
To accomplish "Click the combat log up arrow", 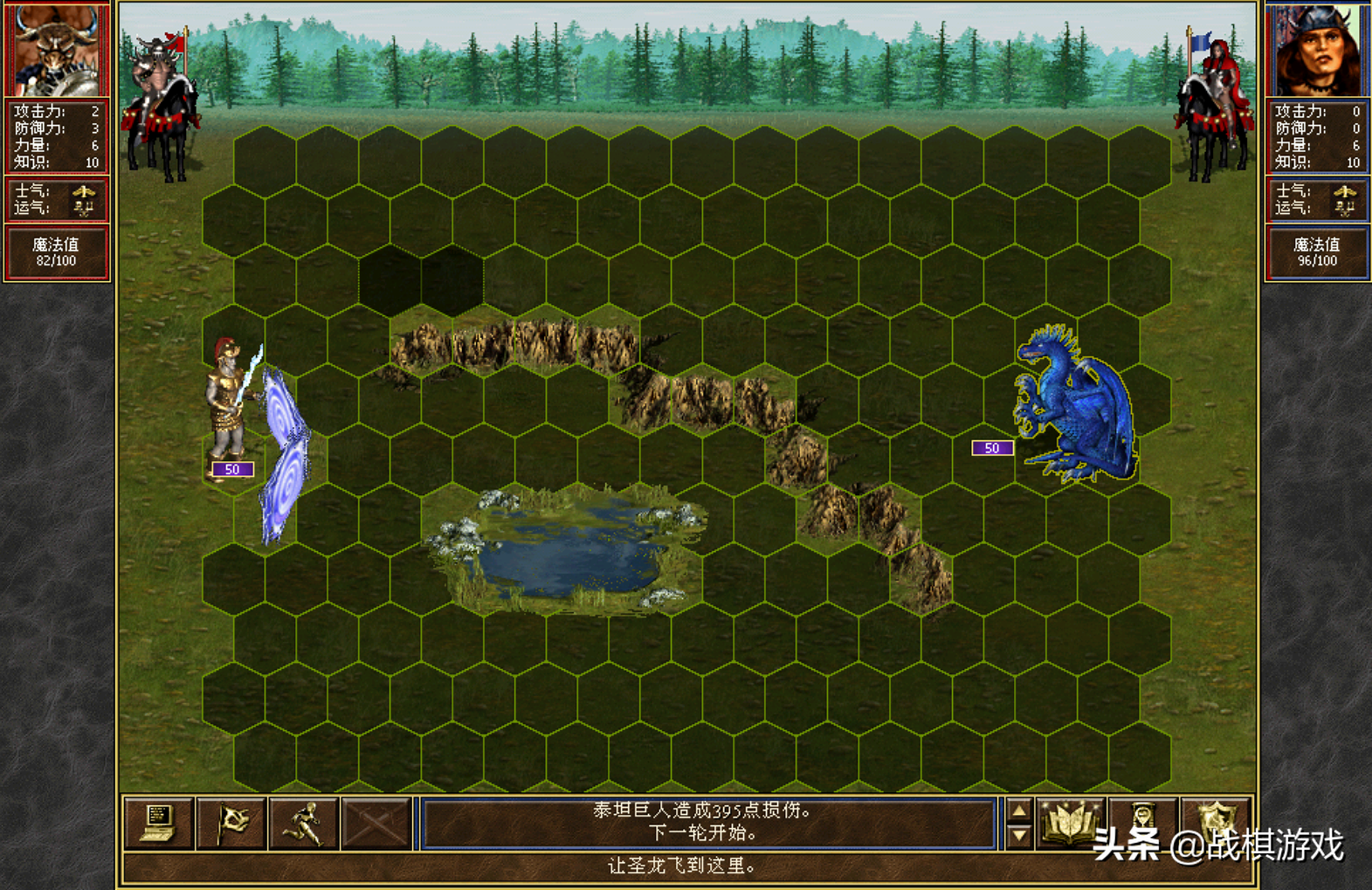I will tap(1018, 811).
